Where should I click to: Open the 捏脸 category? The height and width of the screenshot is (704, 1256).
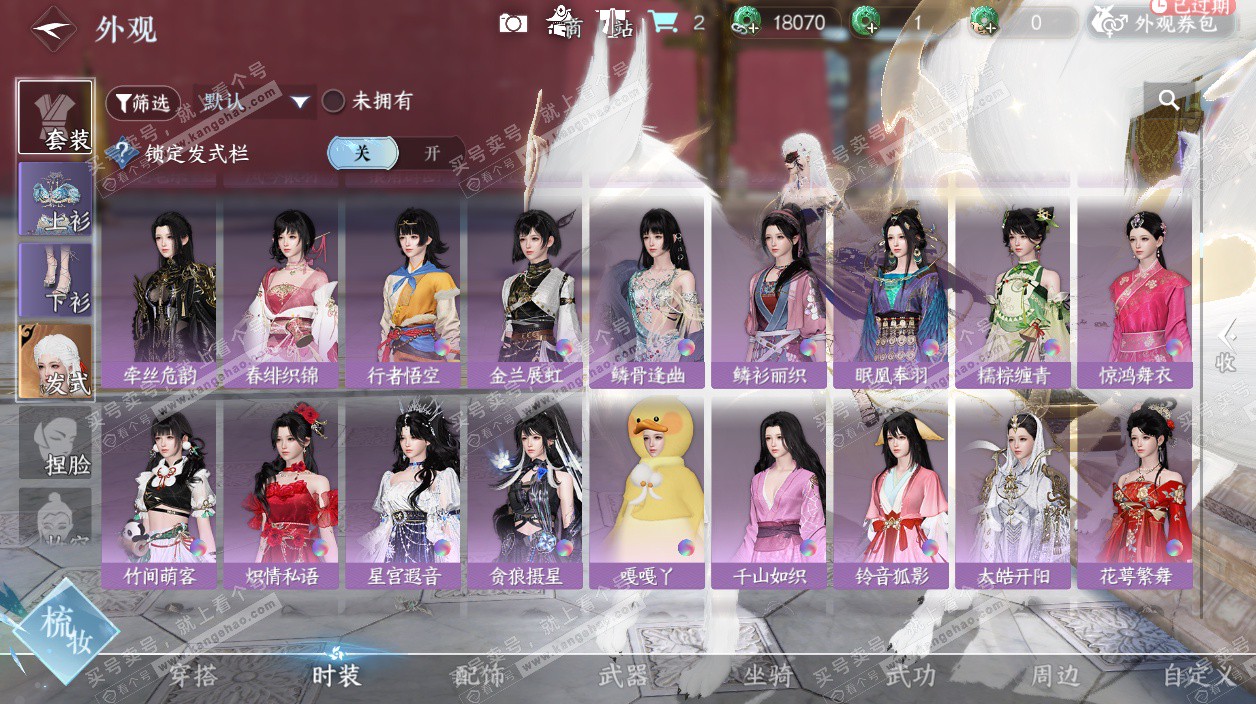tap(56, 443)
